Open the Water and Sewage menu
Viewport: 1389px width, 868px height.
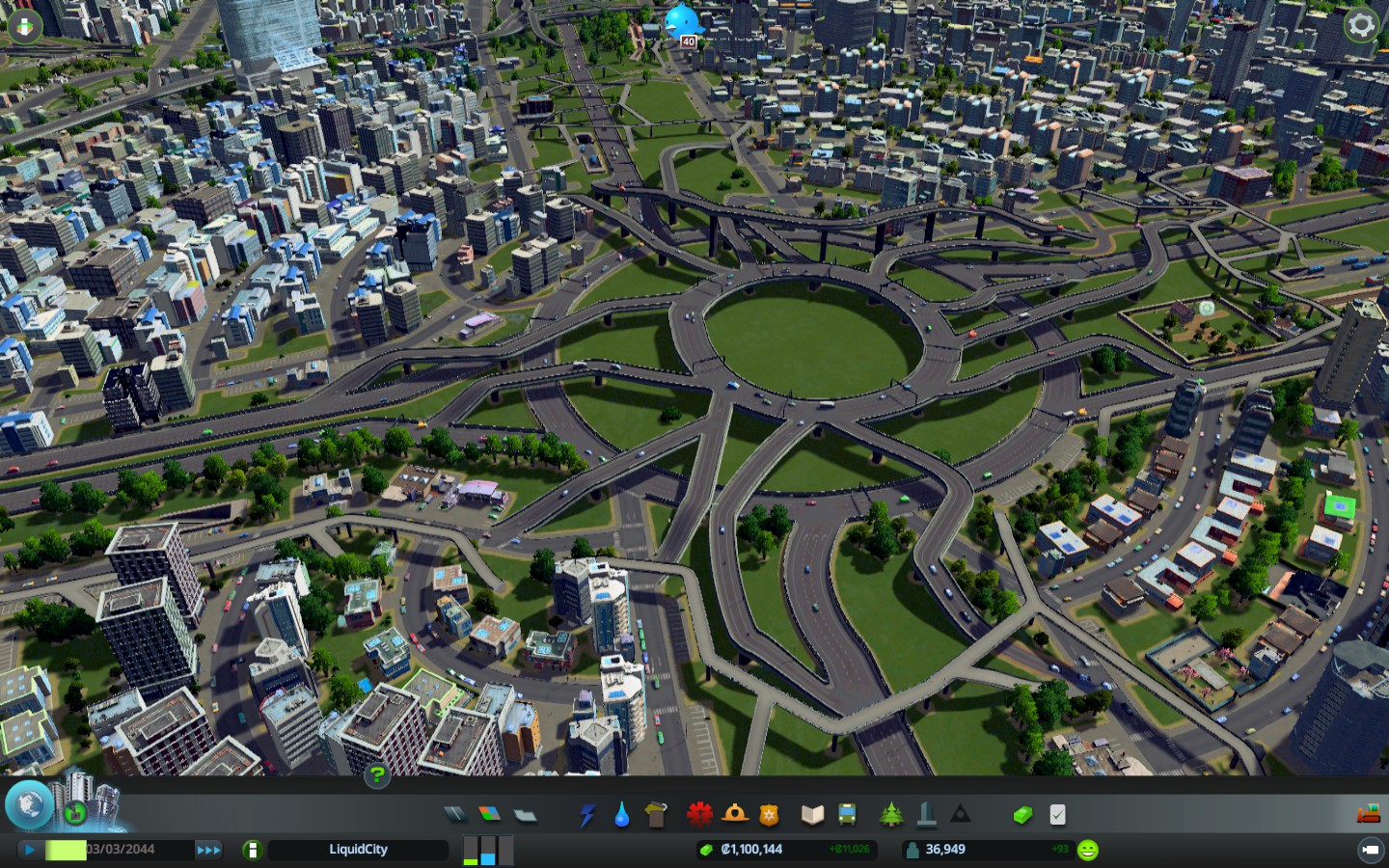coord(622,815)
